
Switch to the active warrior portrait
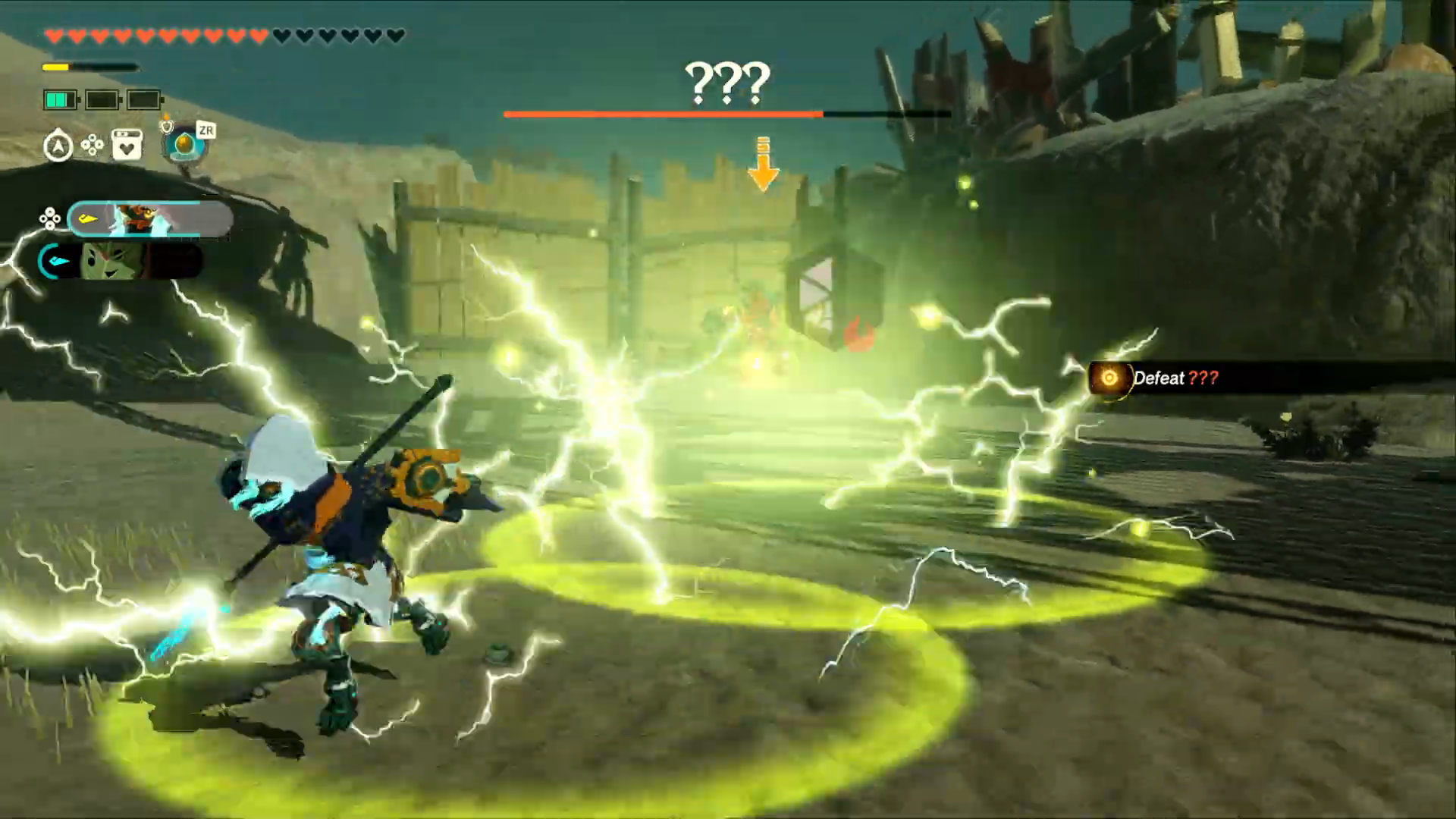(x=144, y=218)
